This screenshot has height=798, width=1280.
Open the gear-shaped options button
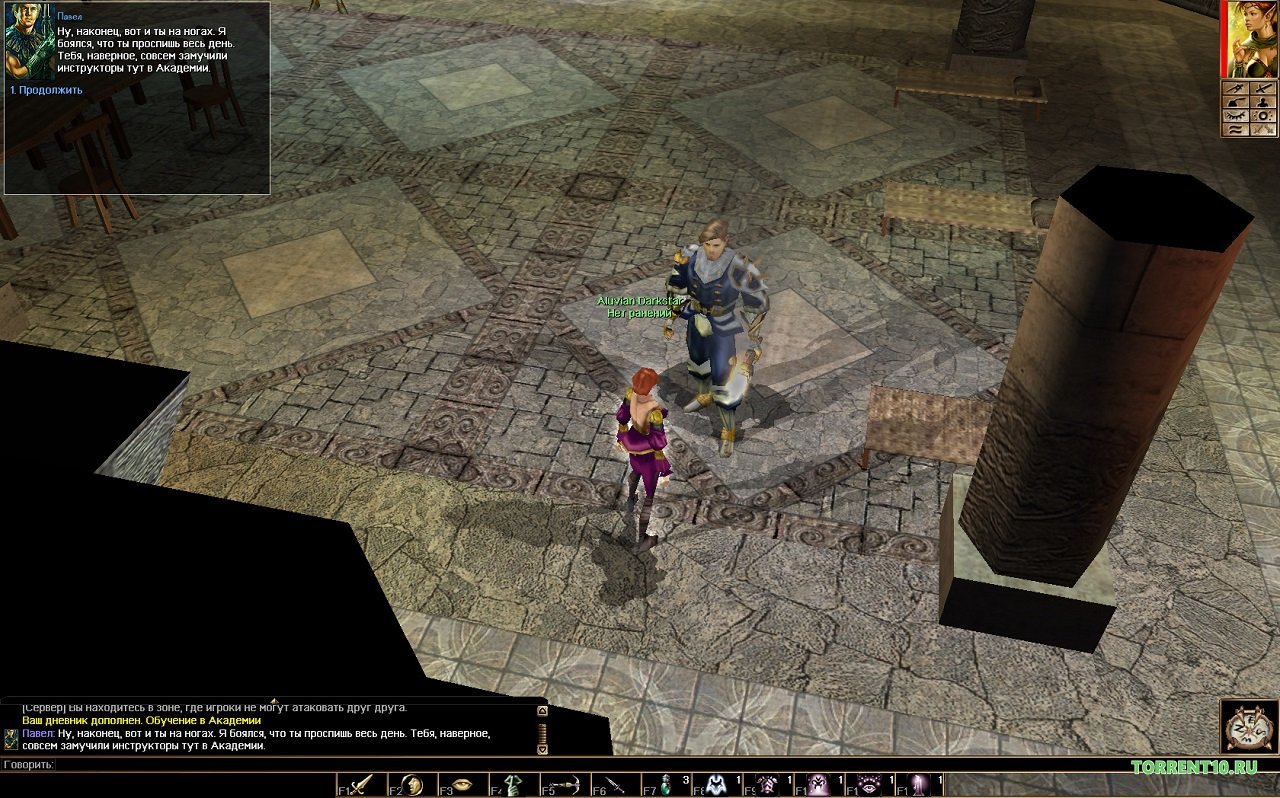point(1262,115)
